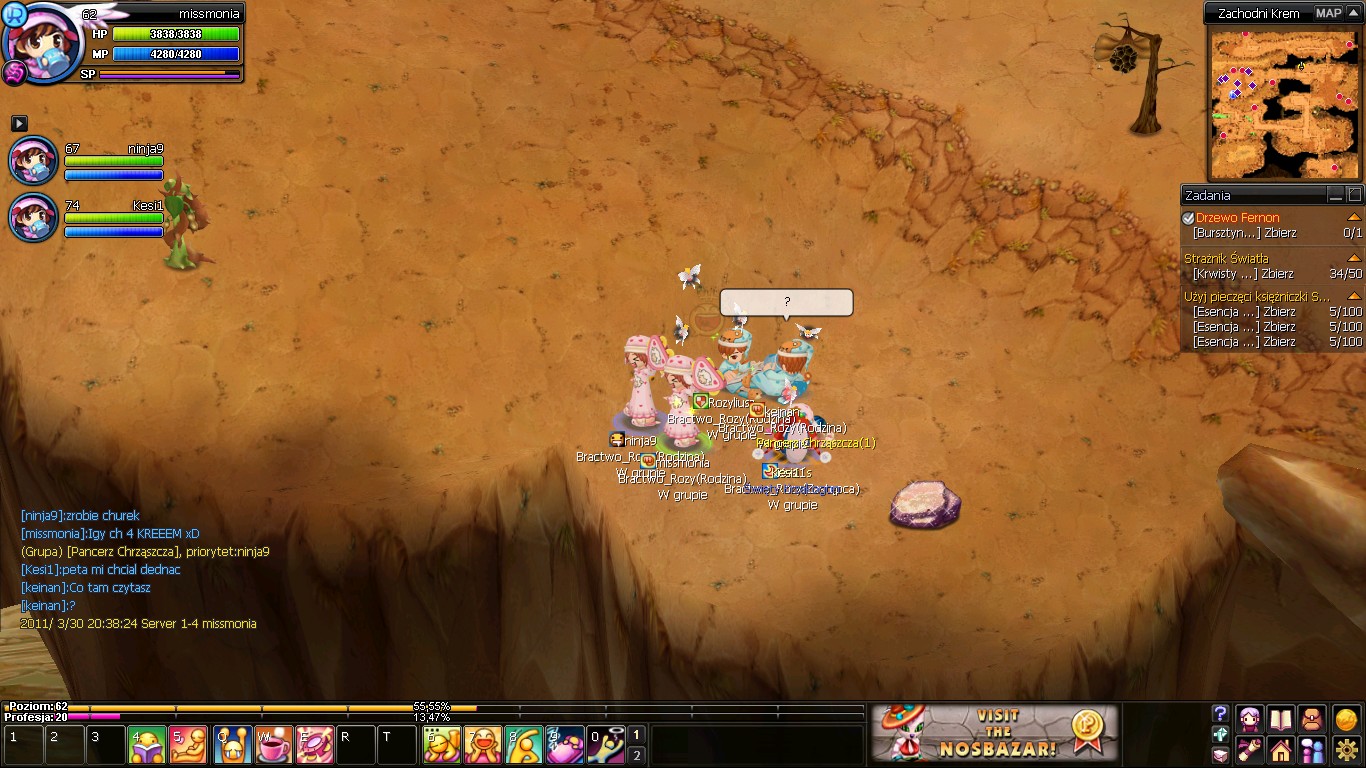Open the full map with the MAP button

tap(1328, 13)
